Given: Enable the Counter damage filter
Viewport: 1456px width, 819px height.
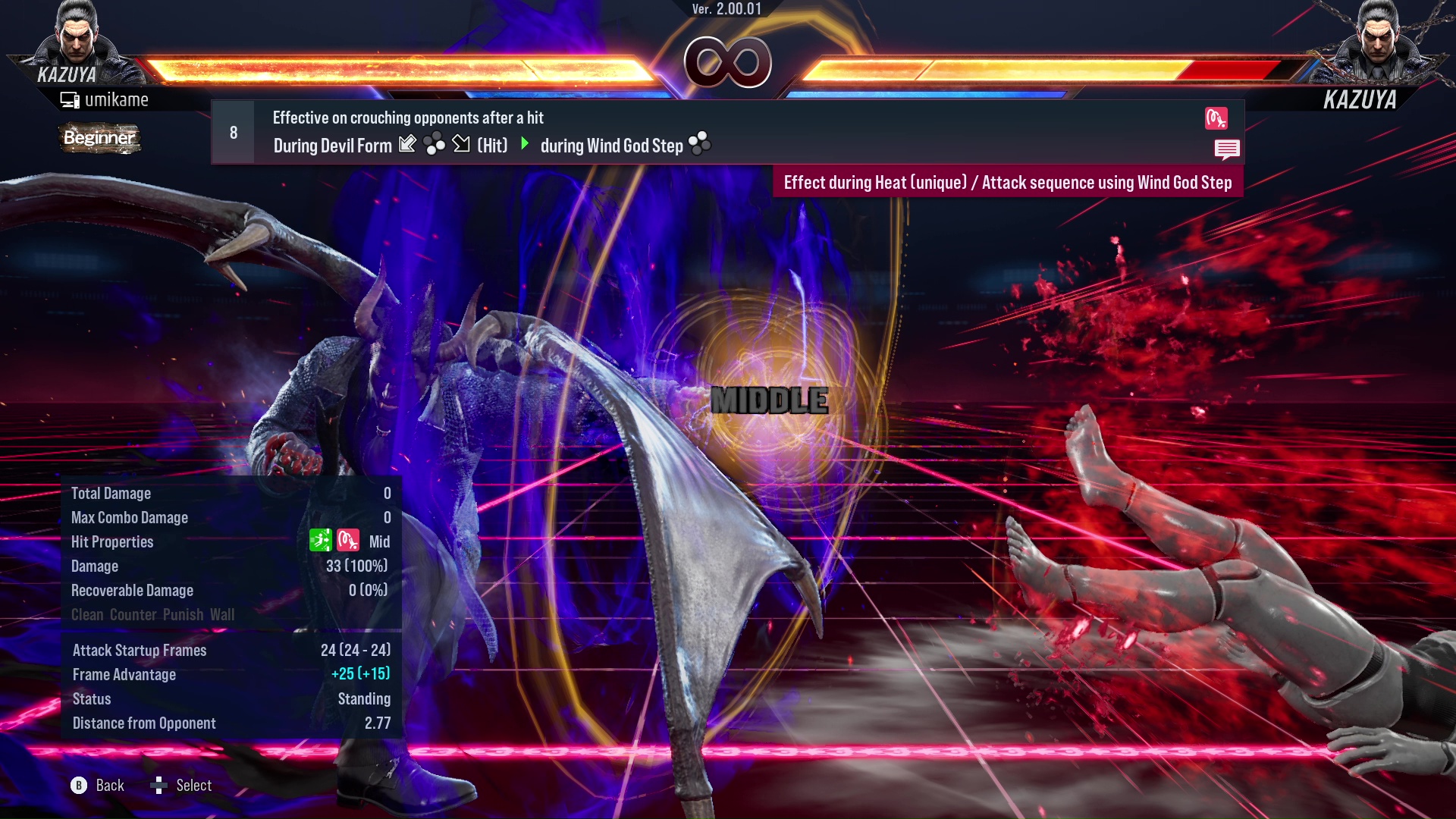Looking at the screenshot, I should [x=134, y=615].
